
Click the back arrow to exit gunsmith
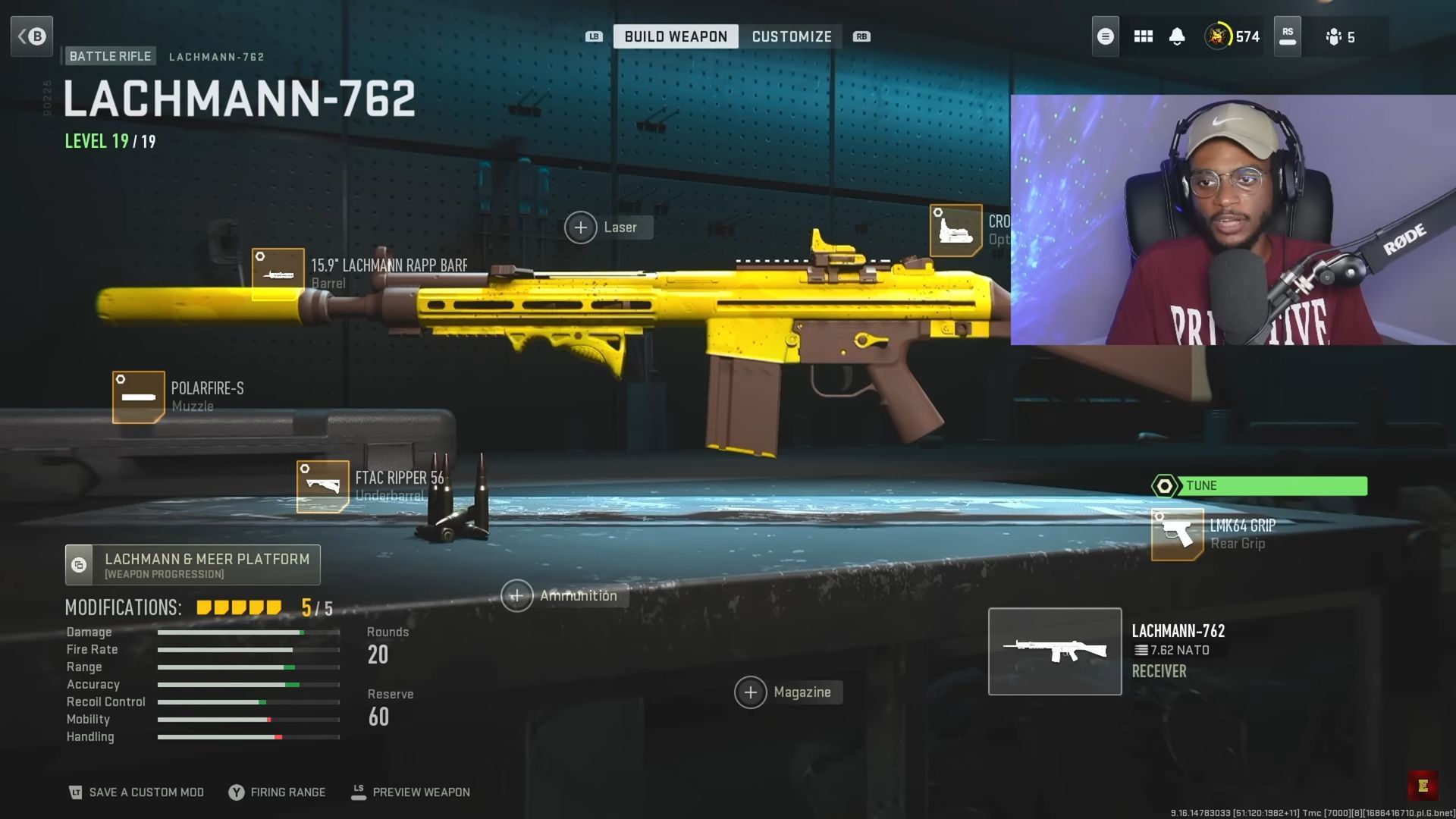tap(32, 36)
